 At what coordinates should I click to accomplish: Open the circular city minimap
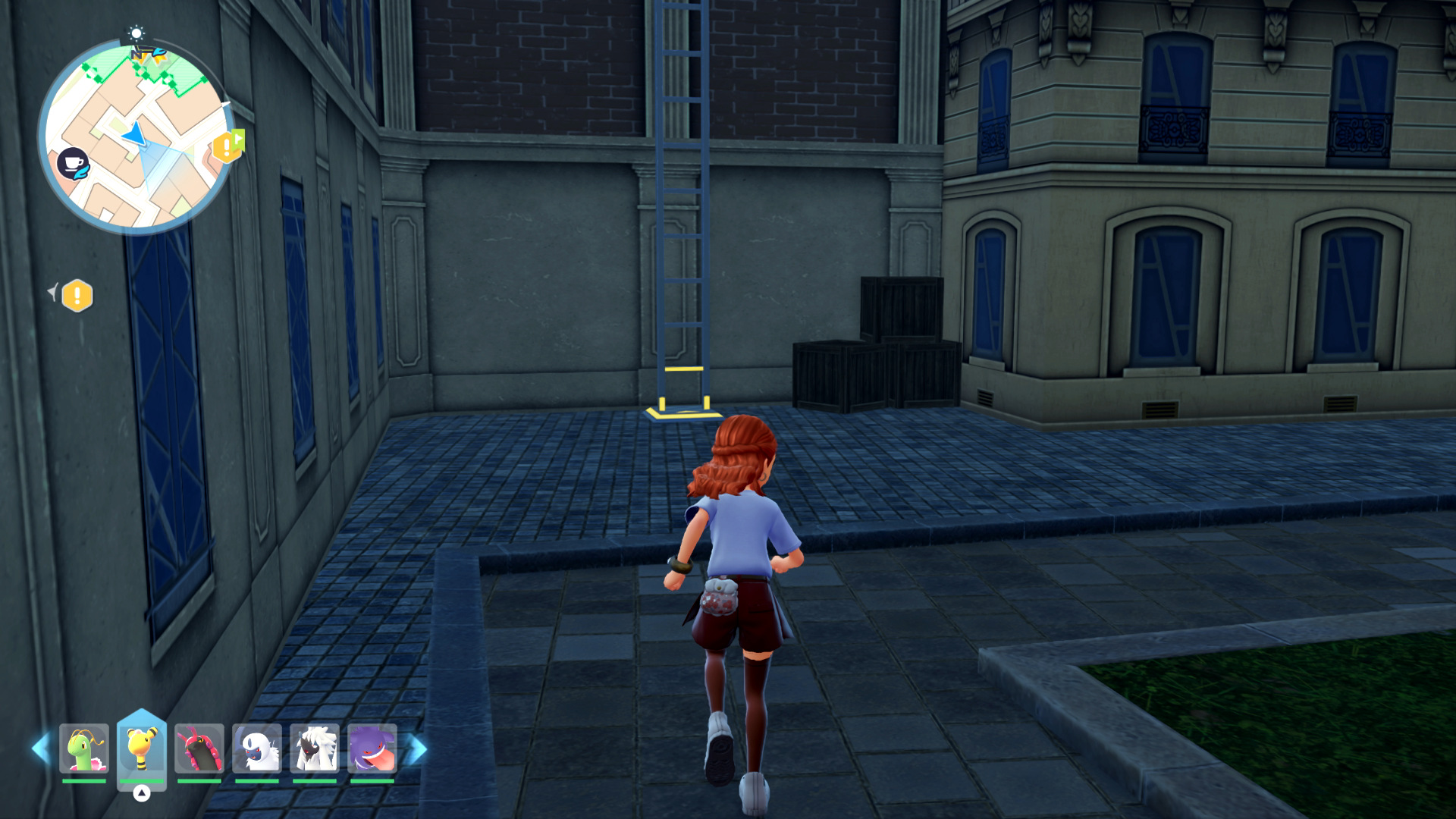136,136
